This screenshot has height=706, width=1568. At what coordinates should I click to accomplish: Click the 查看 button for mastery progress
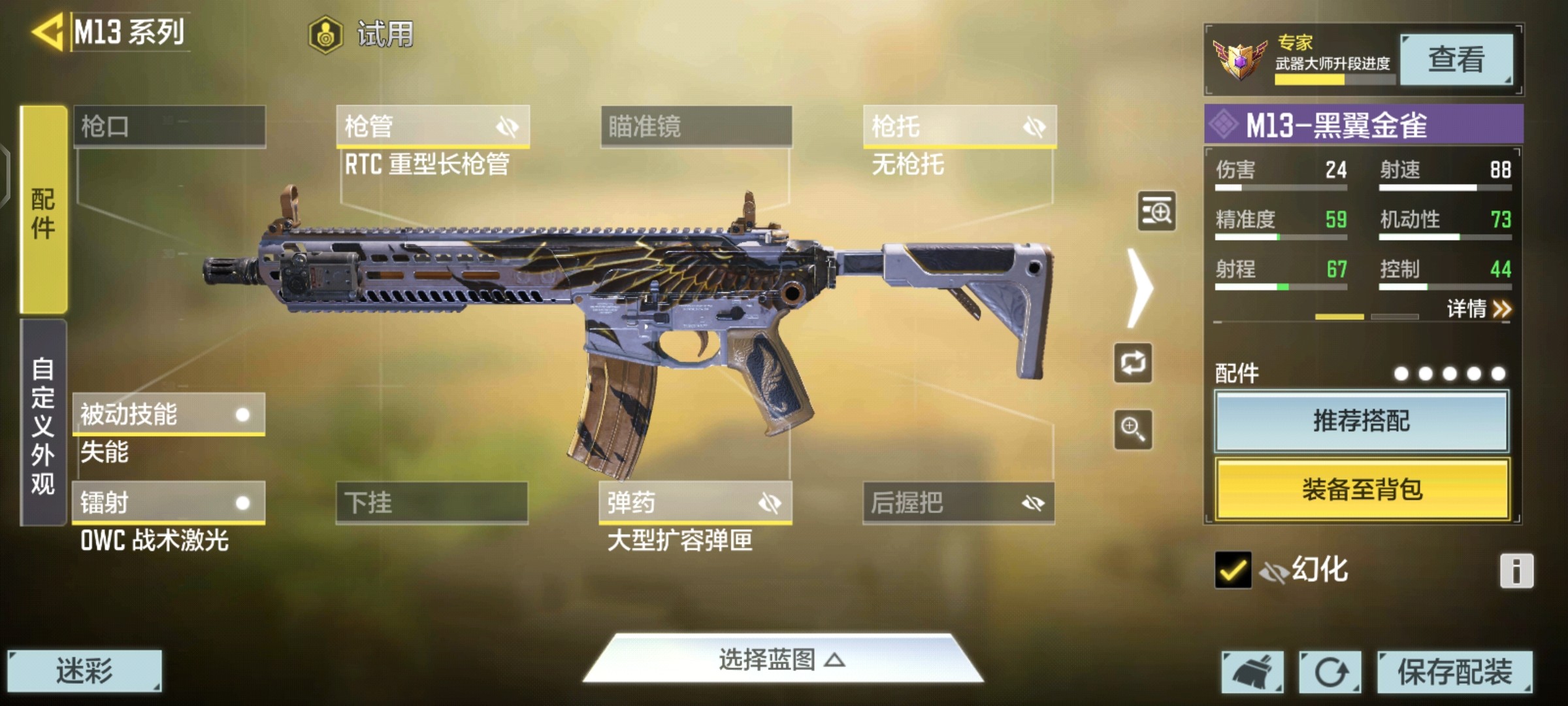1456,59
